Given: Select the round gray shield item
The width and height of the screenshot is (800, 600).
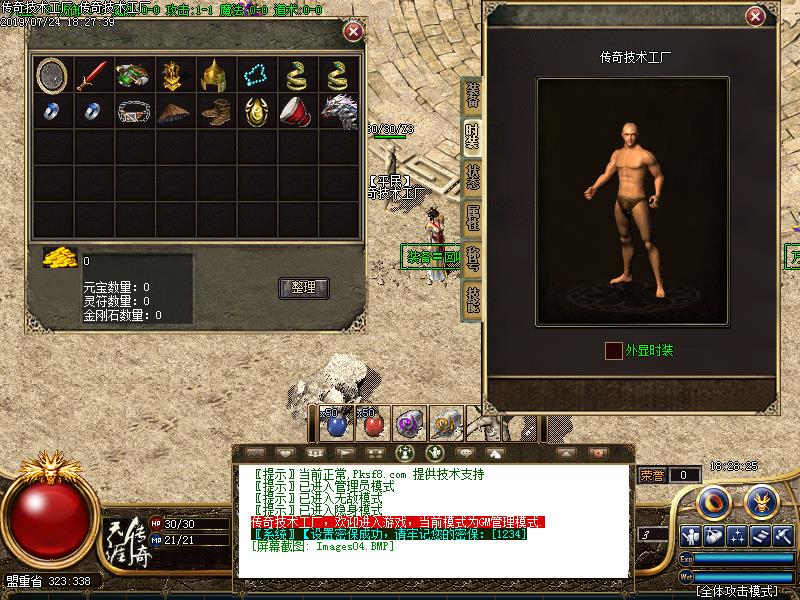Looking at the screenshot, I should [x=51, y=74].
